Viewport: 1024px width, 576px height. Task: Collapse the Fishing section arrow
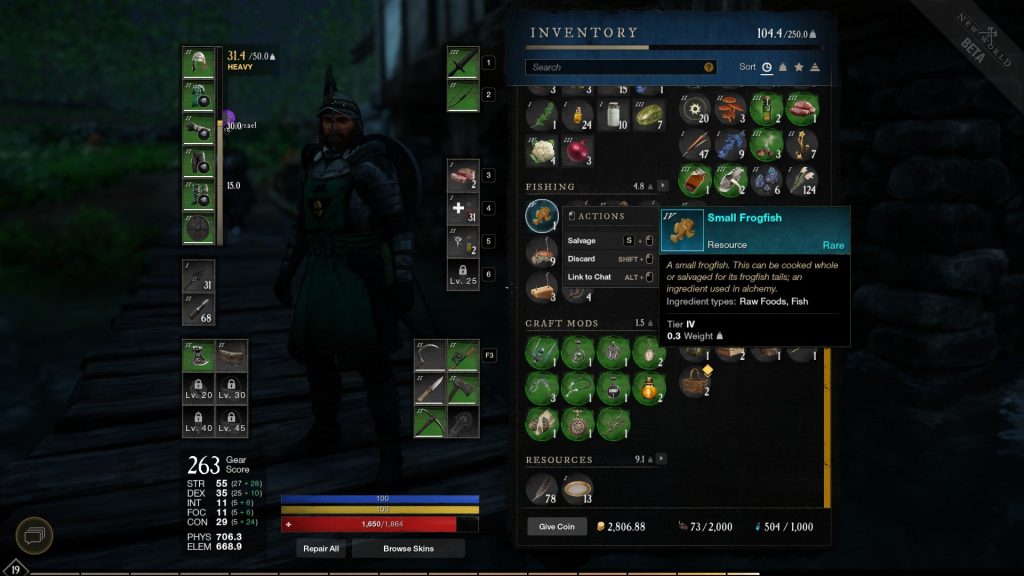(x=662, y=186)
